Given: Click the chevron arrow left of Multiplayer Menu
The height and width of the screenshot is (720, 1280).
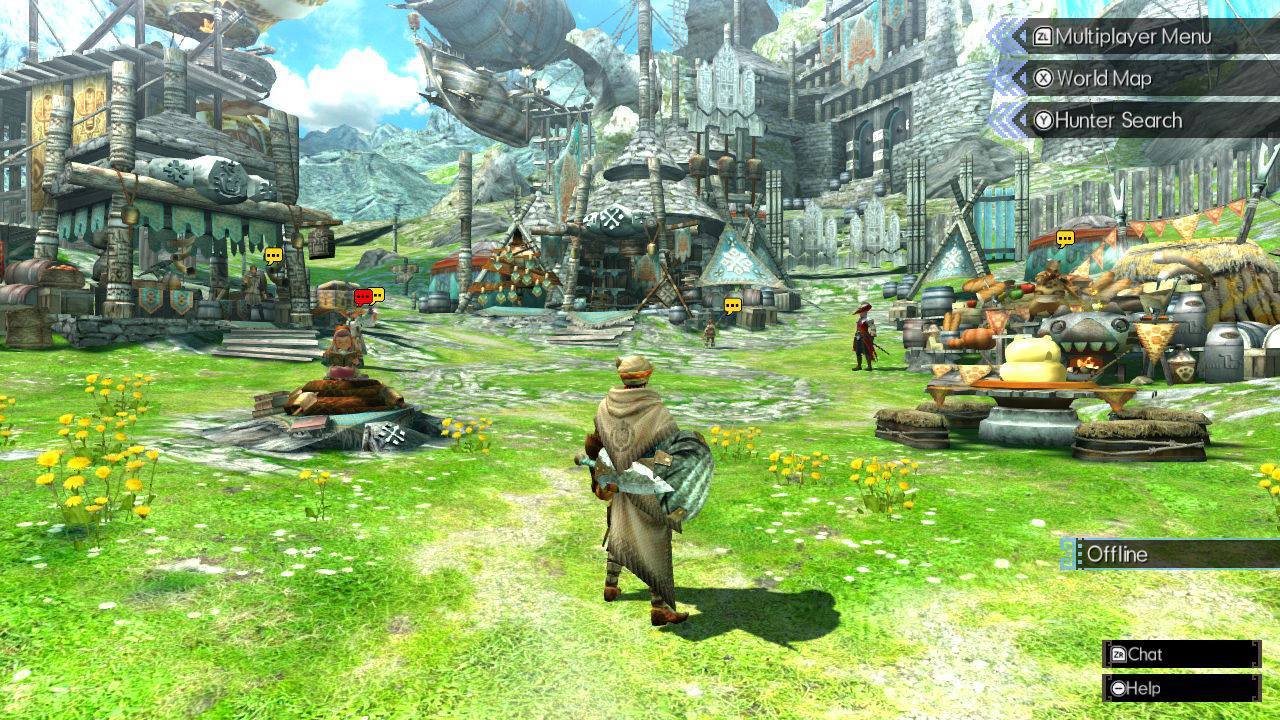Looking at the screenshot, I should coord(1022,38).
